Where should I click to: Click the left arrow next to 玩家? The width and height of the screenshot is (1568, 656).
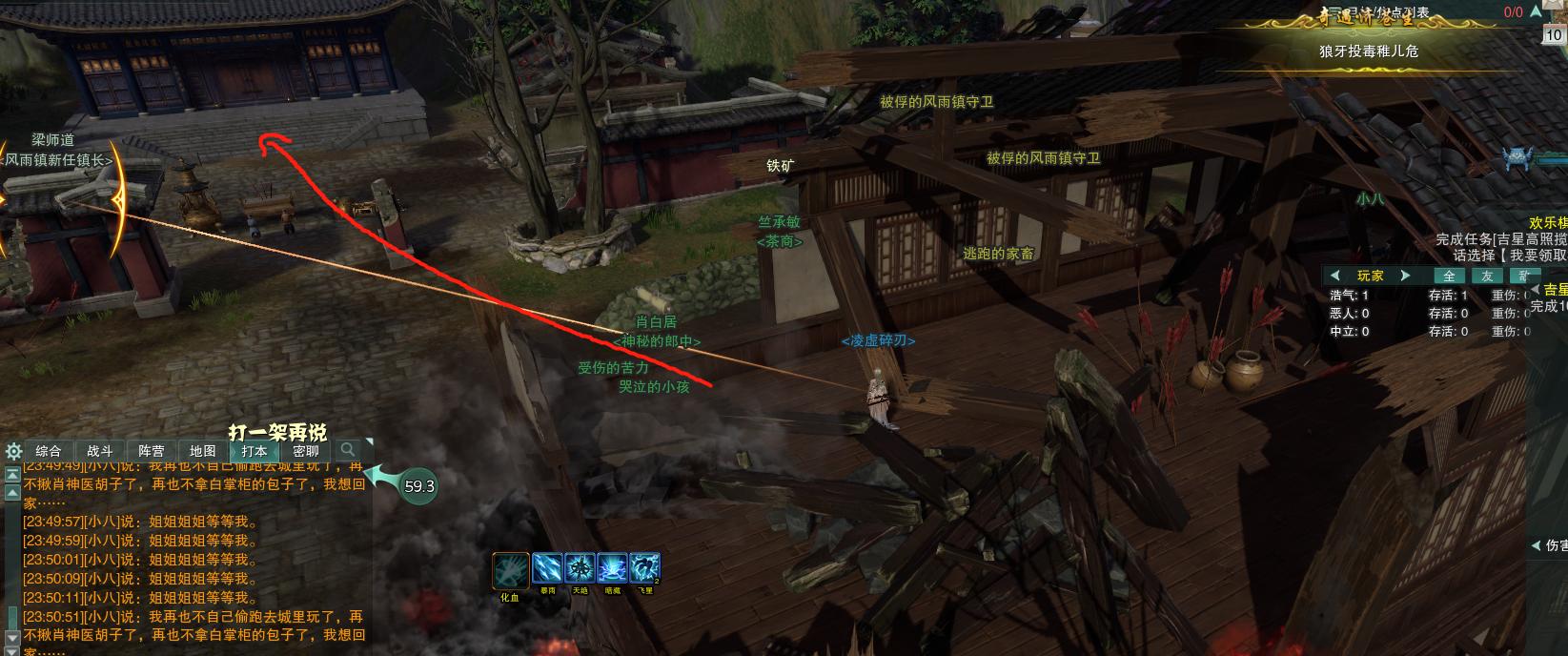1335,276
